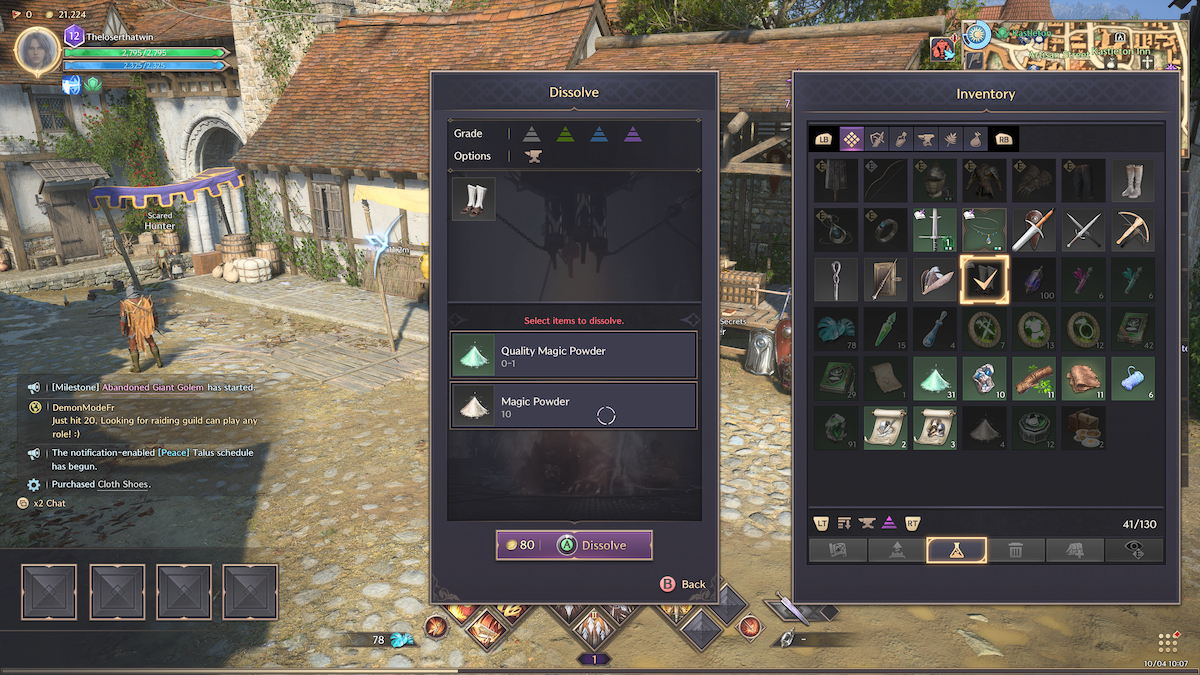Toggle the green grade filter

click(x=565, y=134)
